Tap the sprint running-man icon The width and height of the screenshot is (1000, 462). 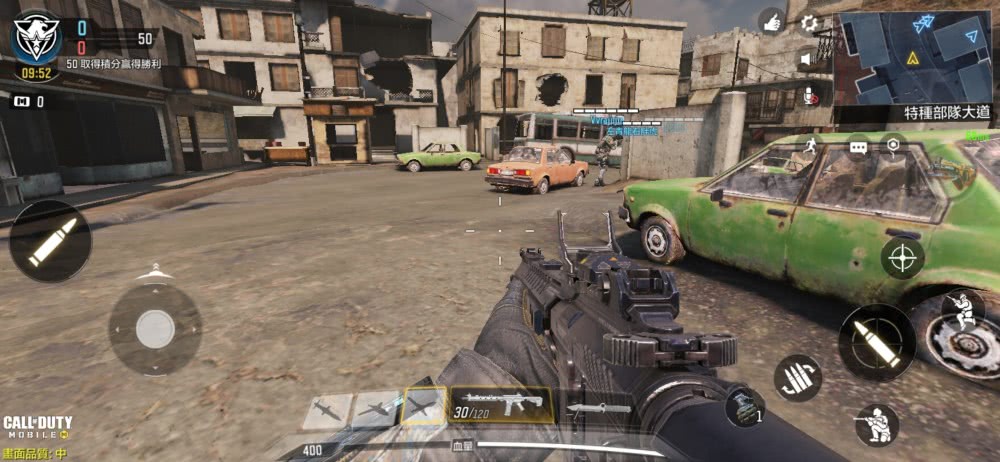[x=808, y=147]
